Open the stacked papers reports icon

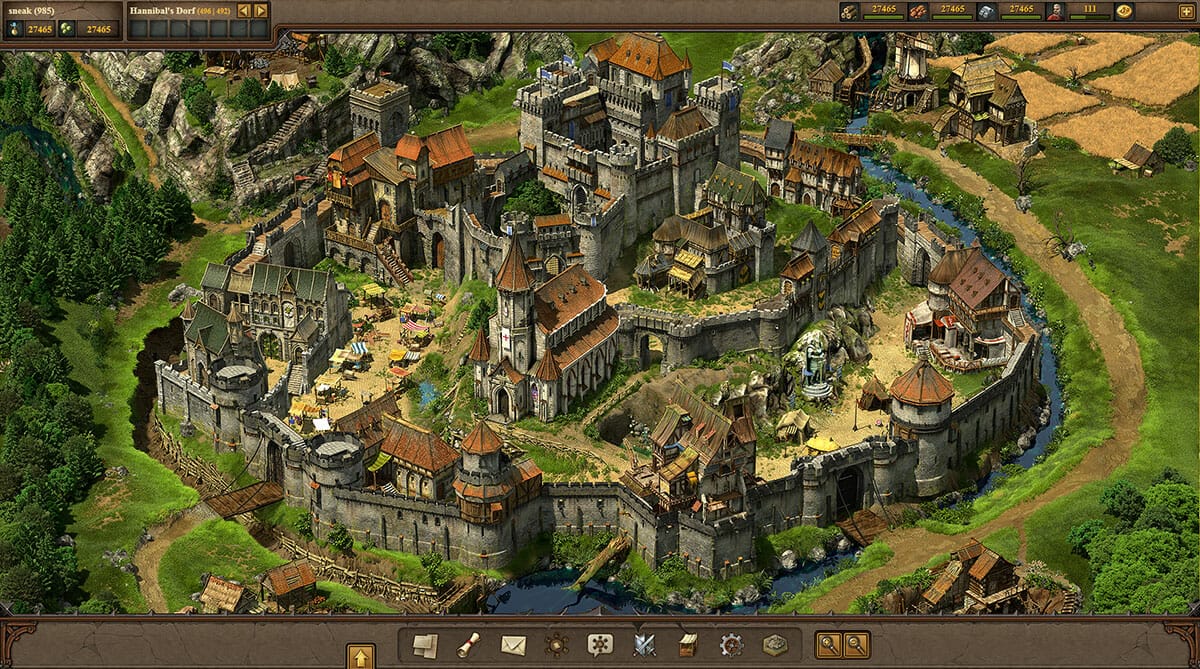(426, 645)
